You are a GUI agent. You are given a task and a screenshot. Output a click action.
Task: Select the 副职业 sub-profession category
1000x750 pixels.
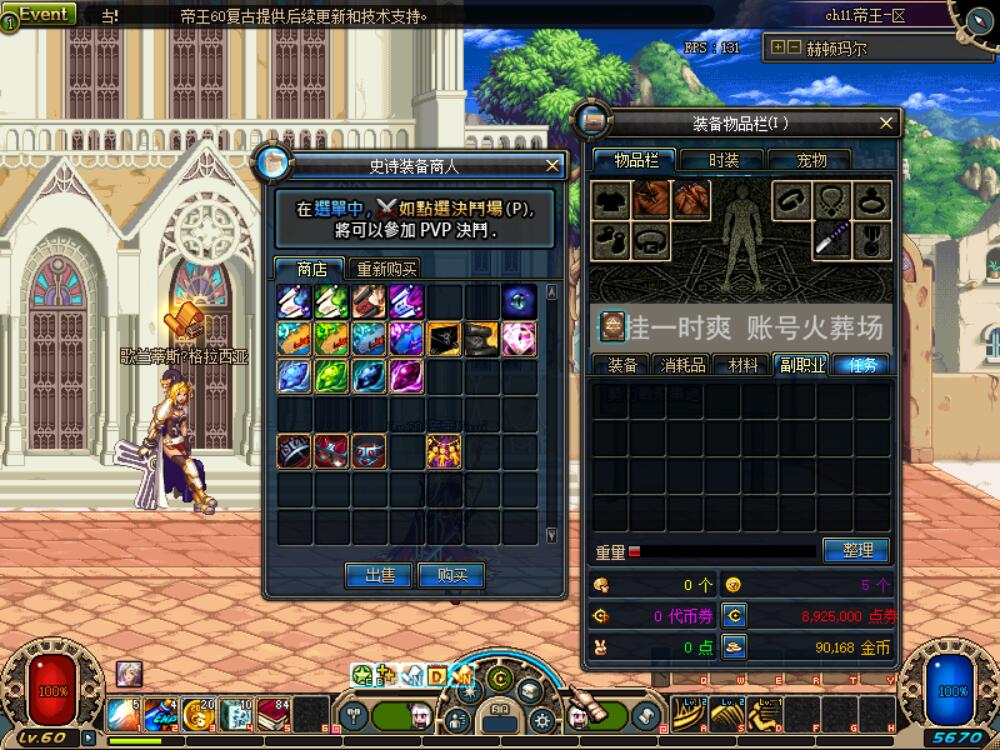[801, 365]
